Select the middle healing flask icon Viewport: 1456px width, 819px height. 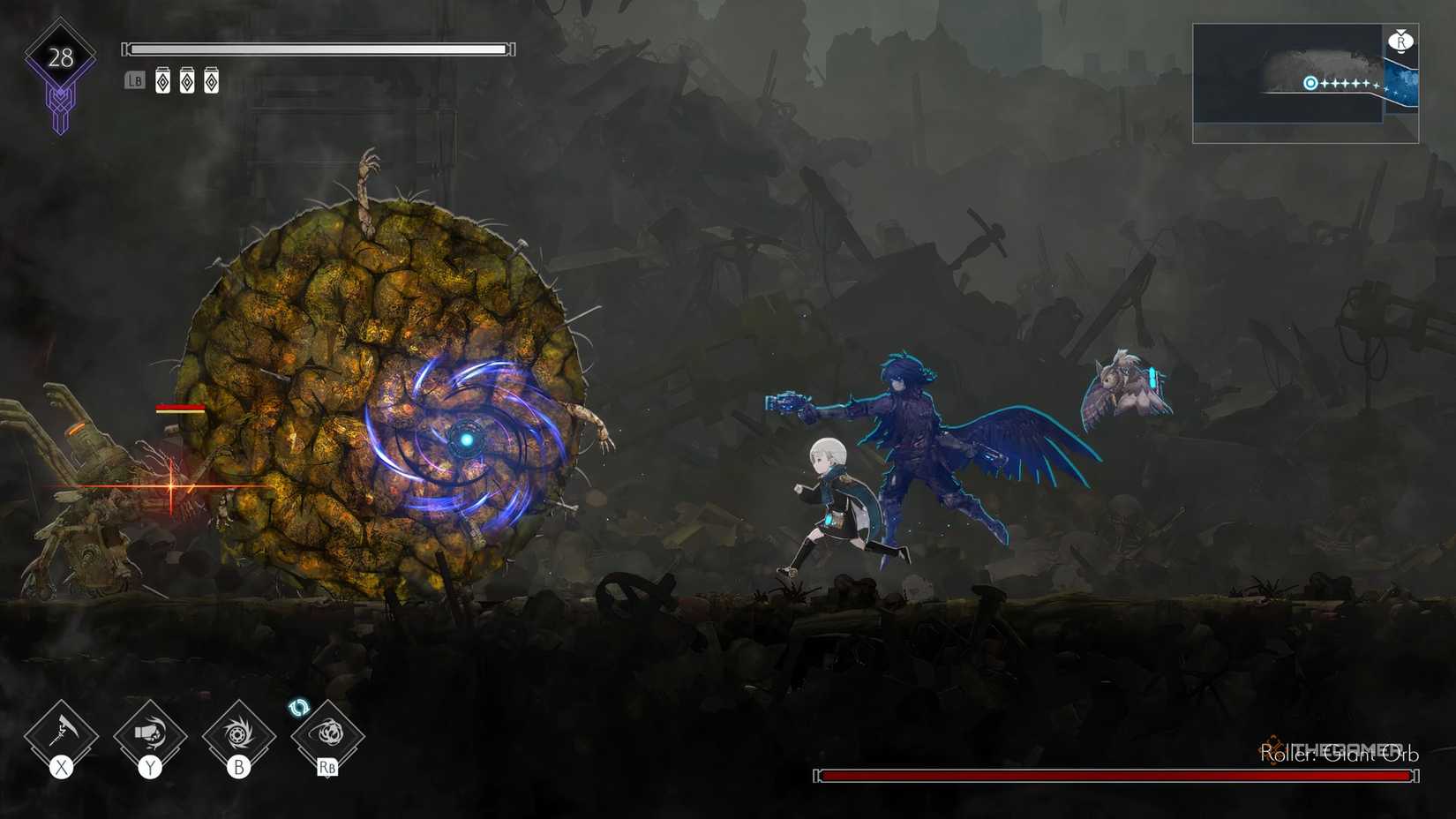186,79
